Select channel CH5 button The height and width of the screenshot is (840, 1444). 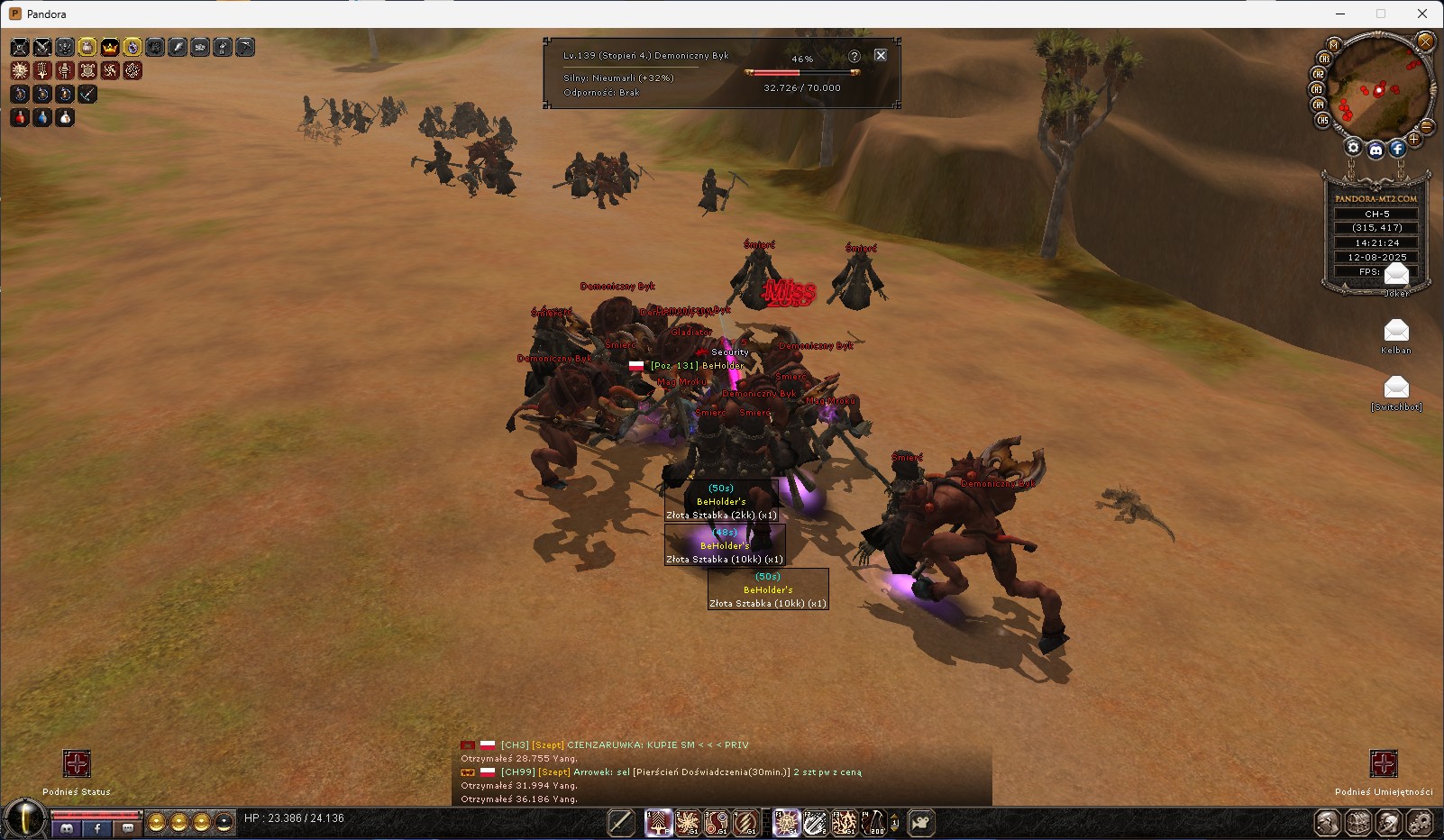[x=1322, y=120]
